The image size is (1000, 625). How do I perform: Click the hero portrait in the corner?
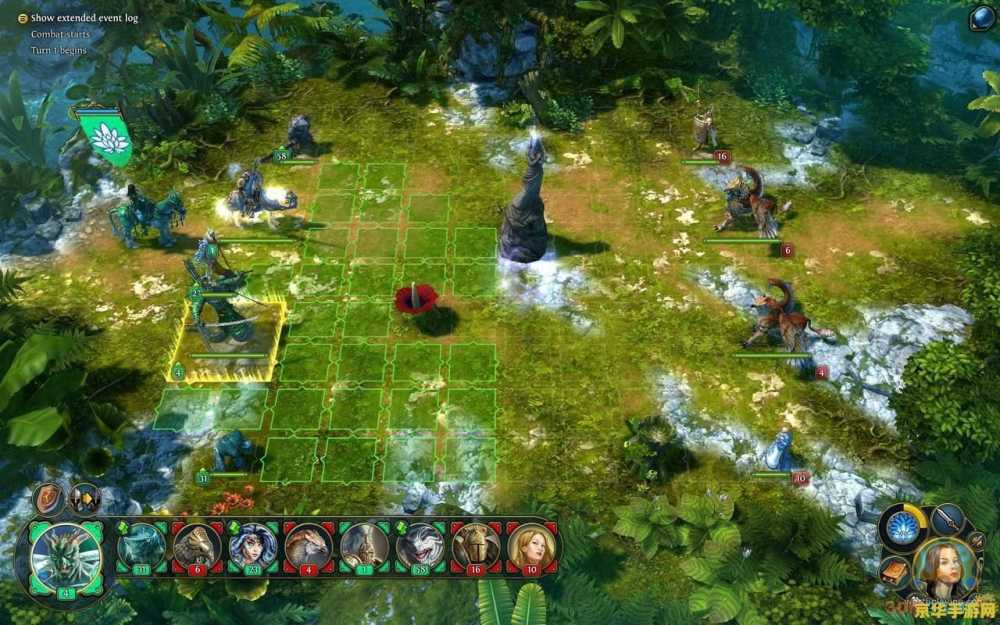[x=943, y=567]
